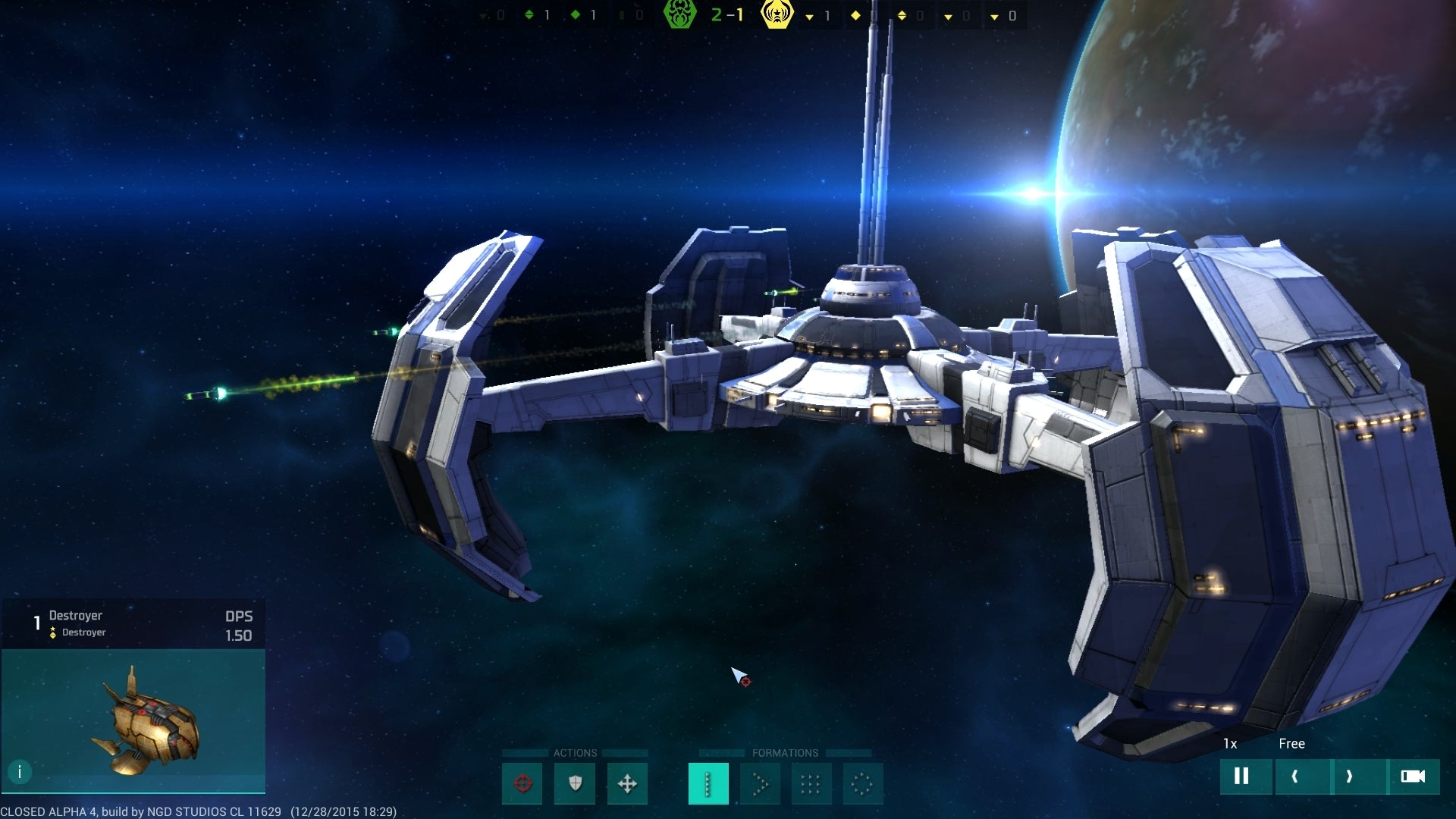1456x819 pixels.
Task: Click the right chevron camera button
Action: tap(1349, 776)
